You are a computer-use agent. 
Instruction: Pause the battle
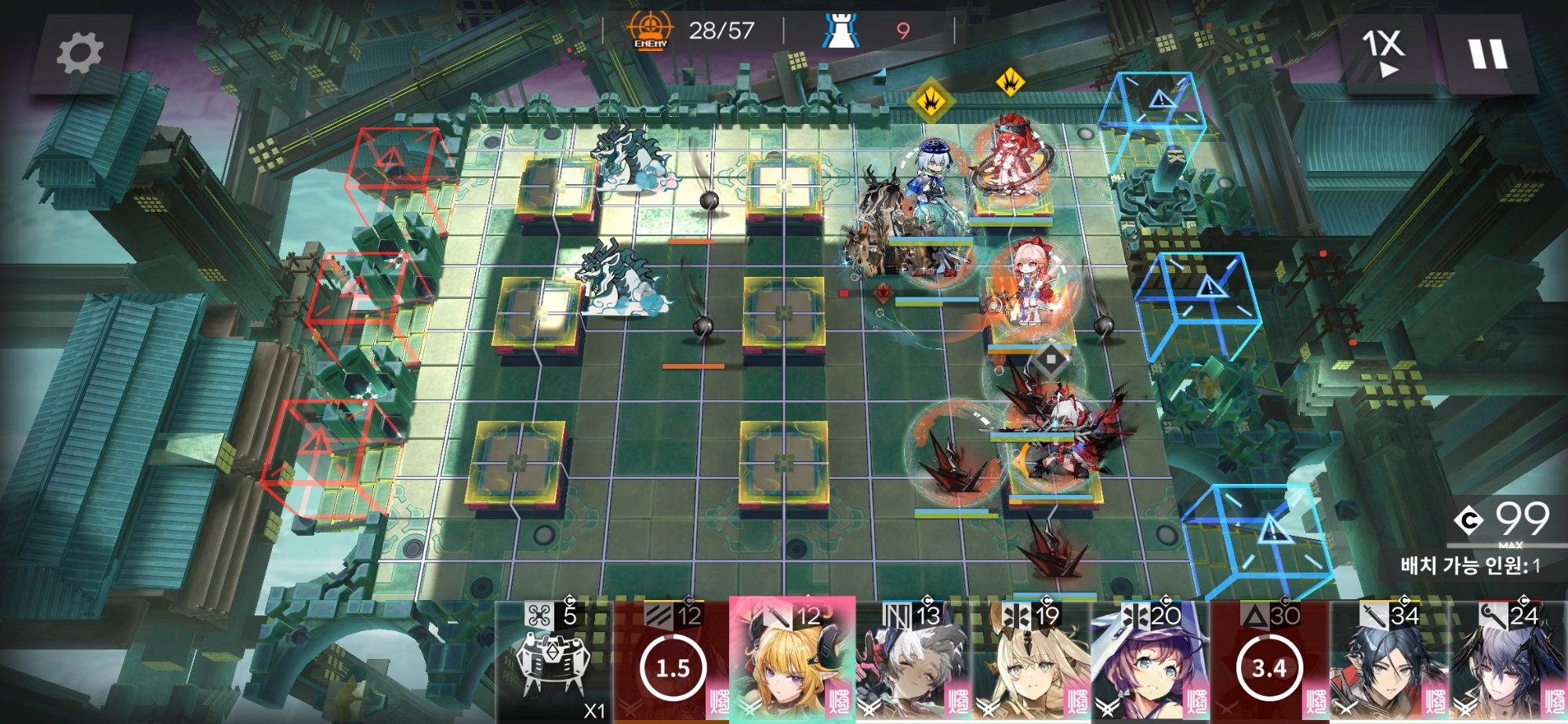1486,55
